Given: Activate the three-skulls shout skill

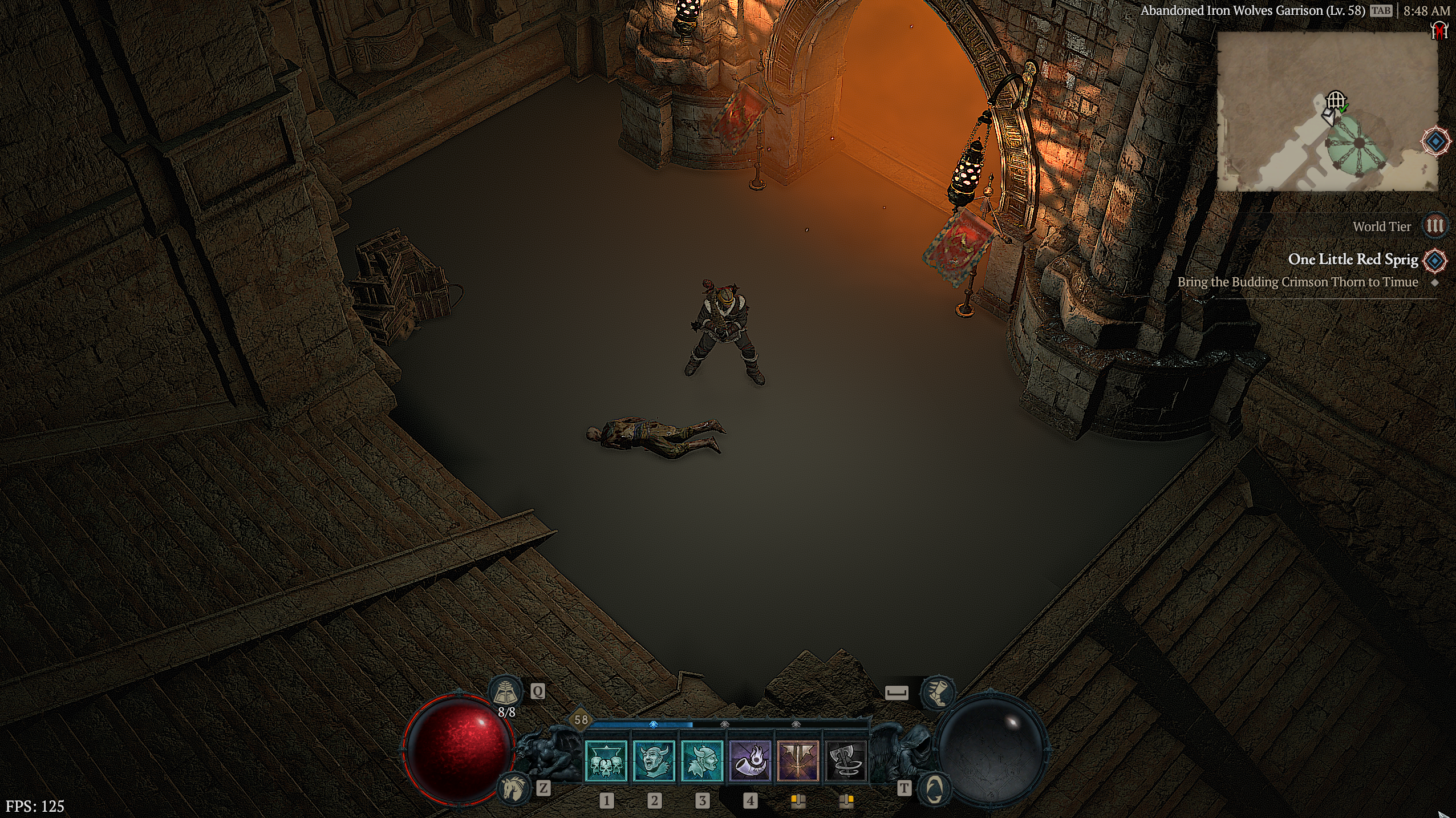Looking at the screenshot, I should click(606, 761).
